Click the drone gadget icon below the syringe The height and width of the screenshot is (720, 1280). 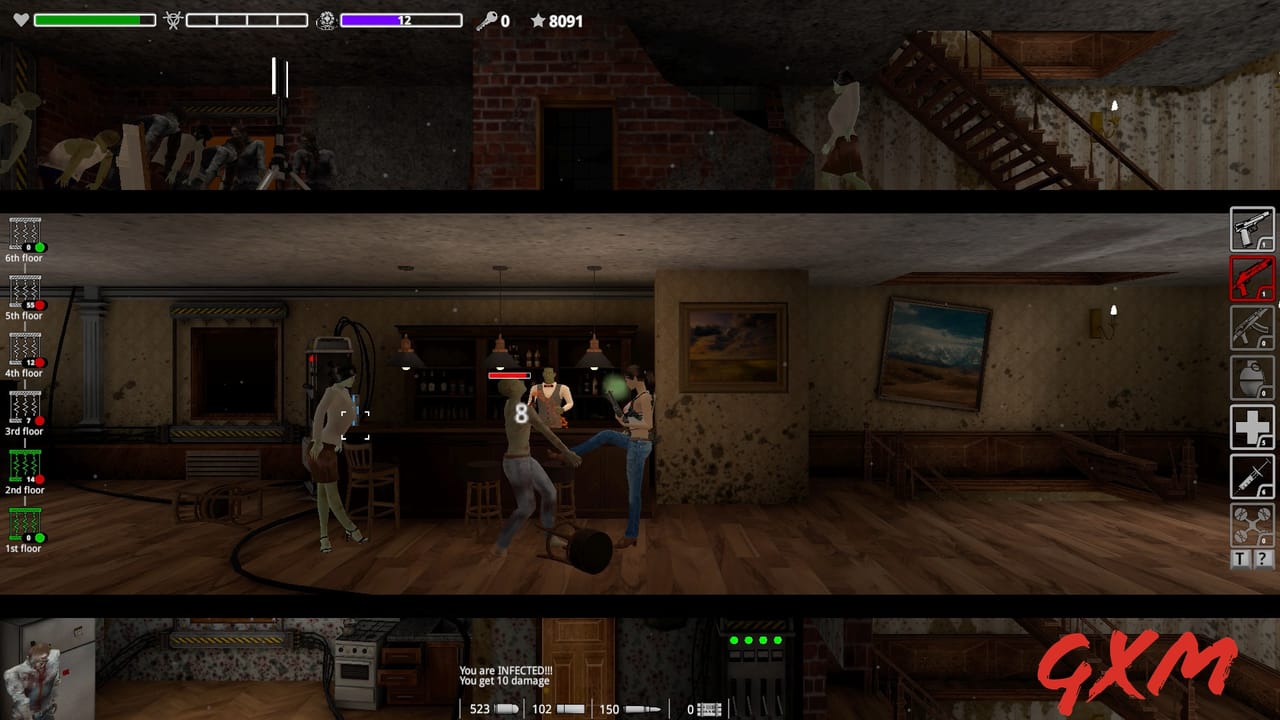point(1251,522)
